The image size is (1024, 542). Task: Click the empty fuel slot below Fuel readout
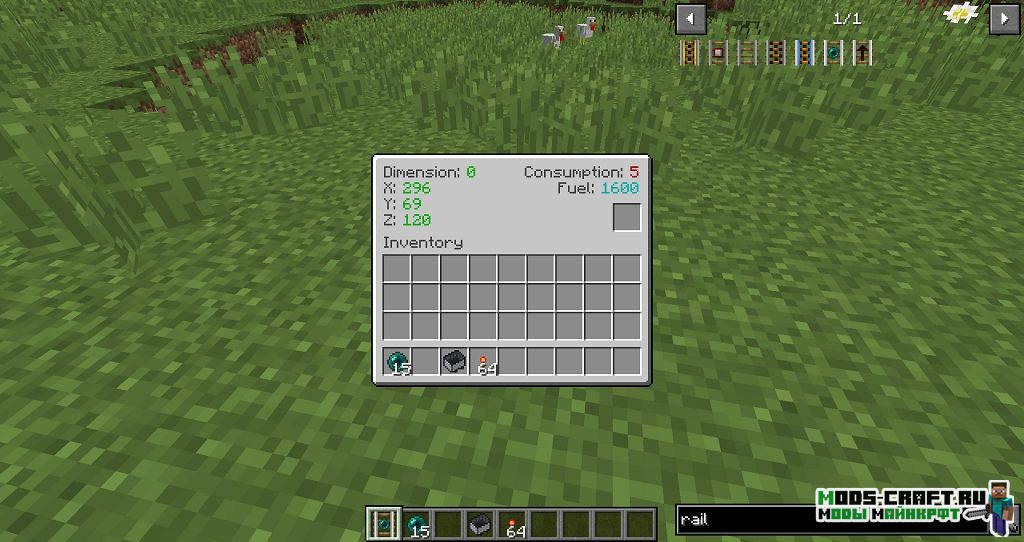(x=627, y=217)
